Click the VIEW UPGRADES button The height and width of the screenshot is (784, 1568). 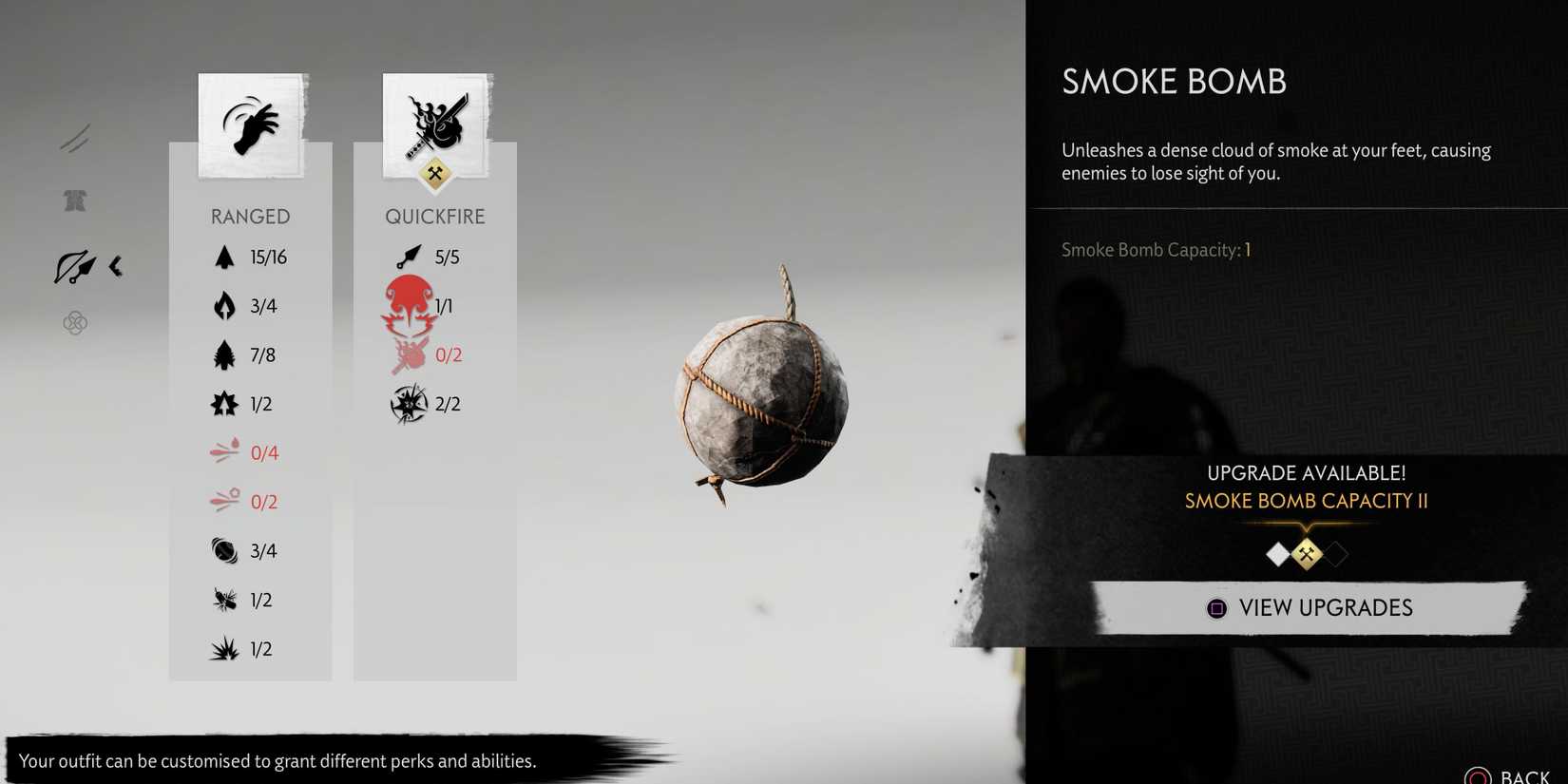[1309, 608]
